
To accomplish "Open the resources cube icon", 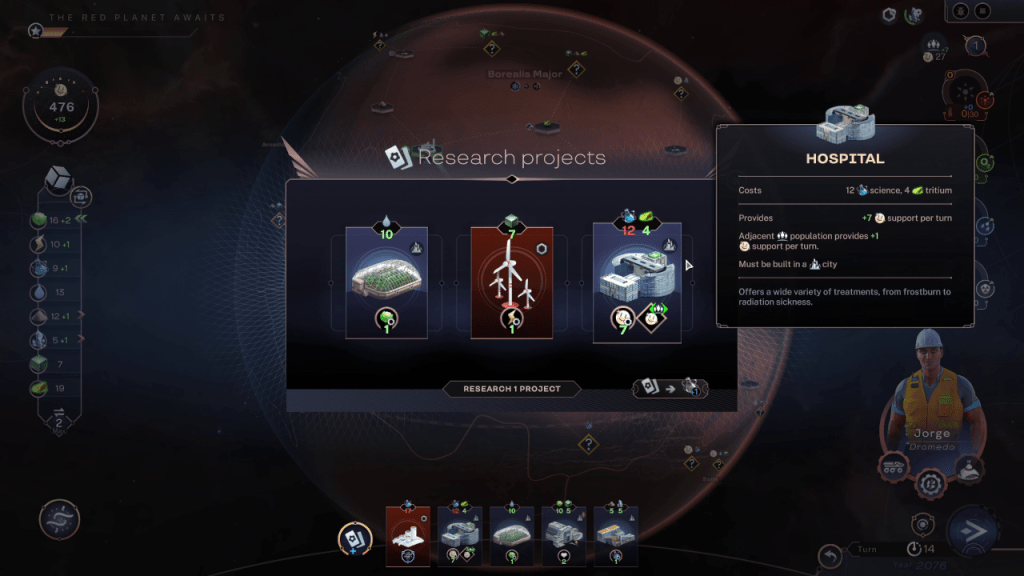I will point(59,179).
